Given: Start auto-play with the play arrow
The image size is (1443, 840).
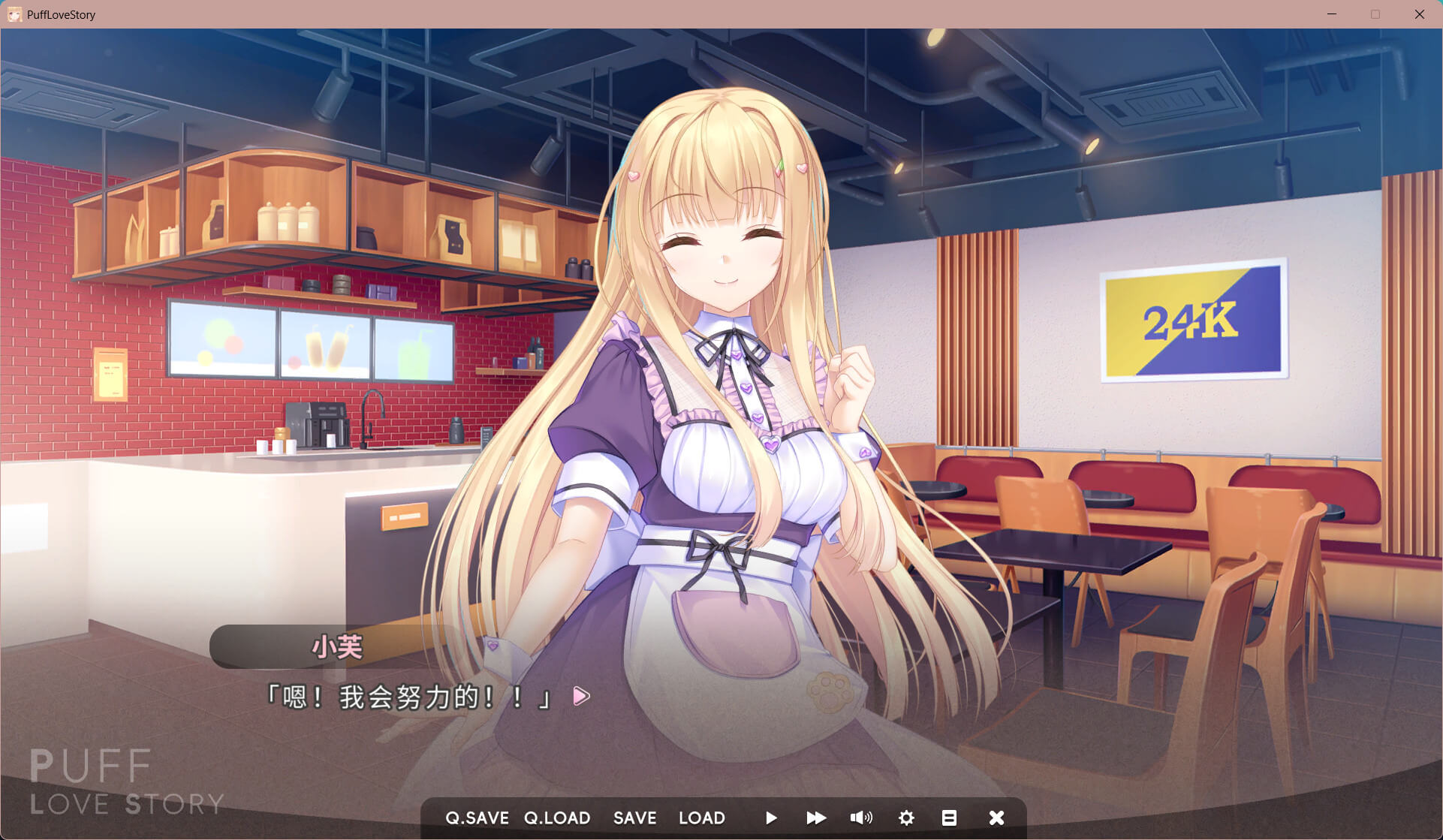Looking at the screenshot, I should click(771, 817).
